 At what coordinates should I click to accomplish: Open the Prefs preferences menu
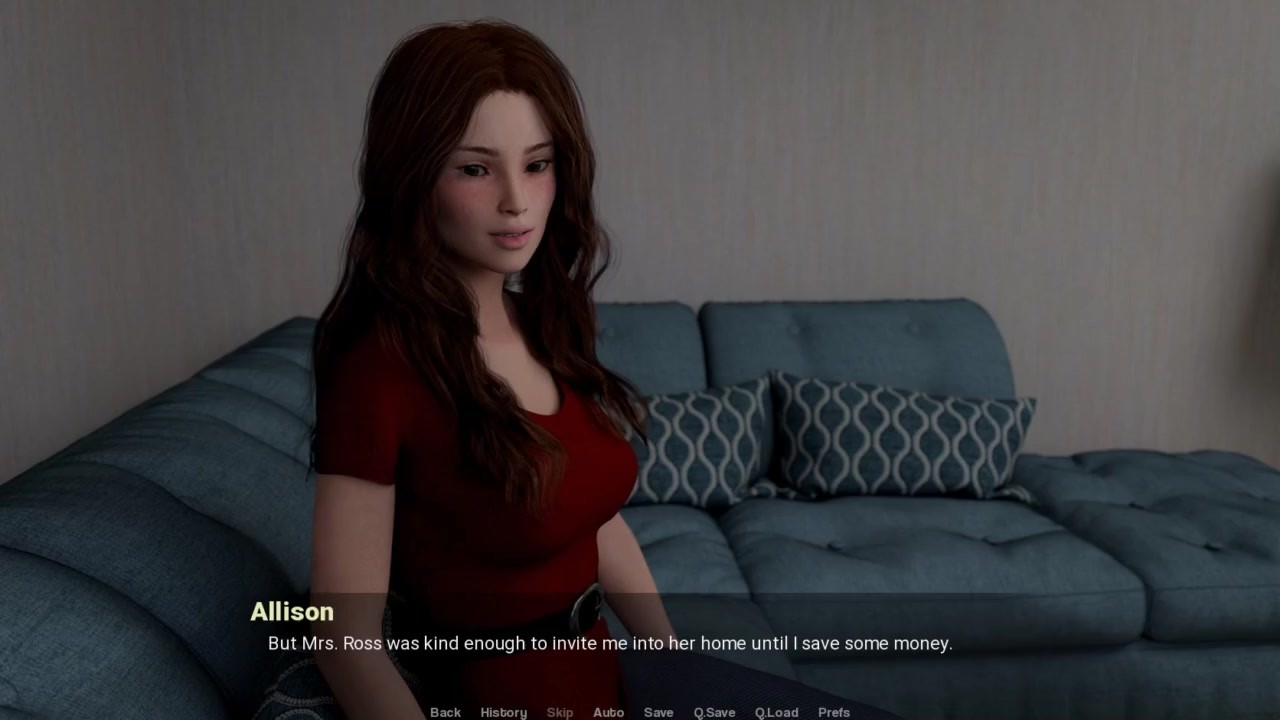pyautogui.click(x=834, y=712)
